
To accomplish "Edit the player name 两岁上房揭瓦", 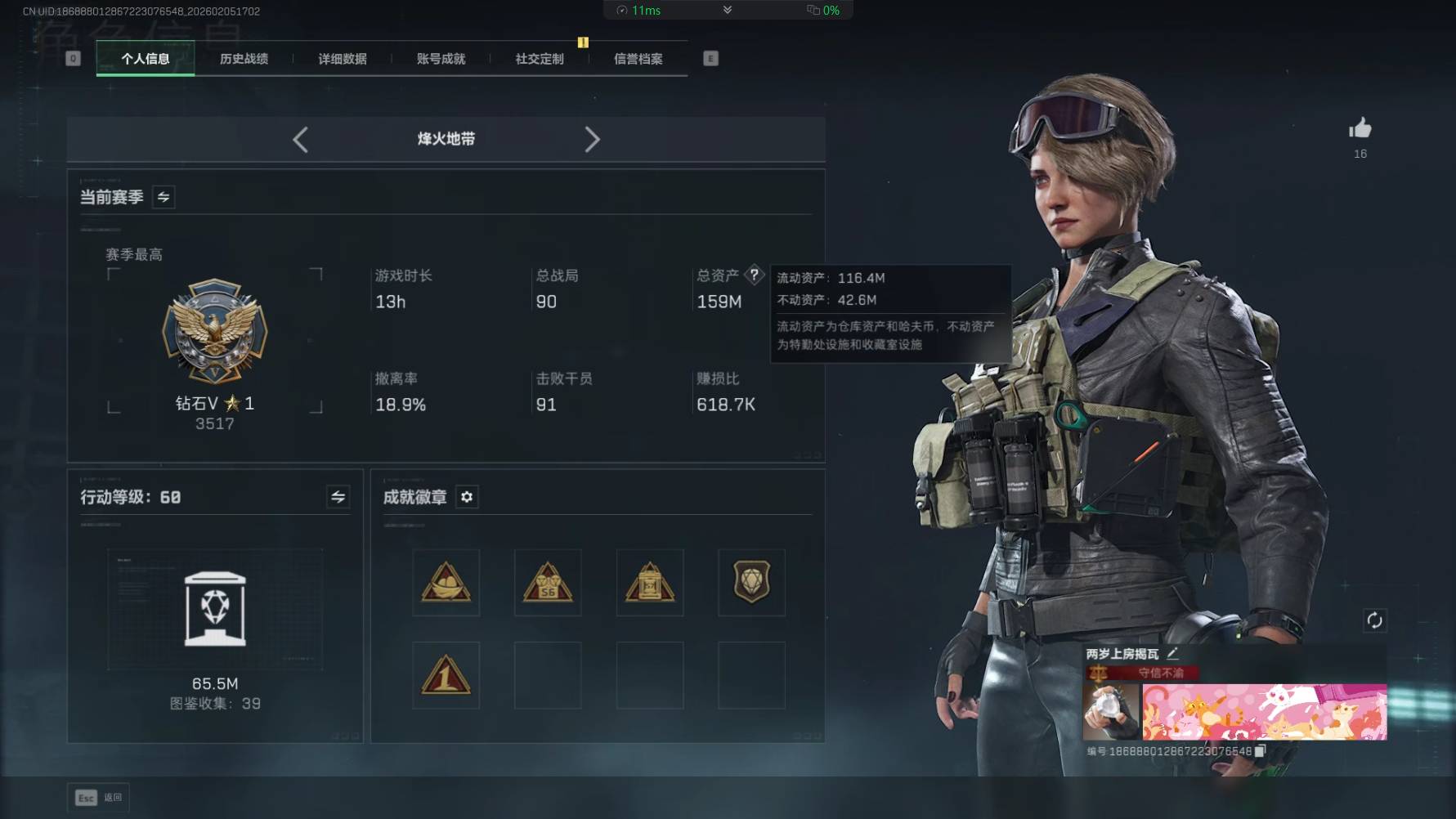I will click(x=1172, y=653).
